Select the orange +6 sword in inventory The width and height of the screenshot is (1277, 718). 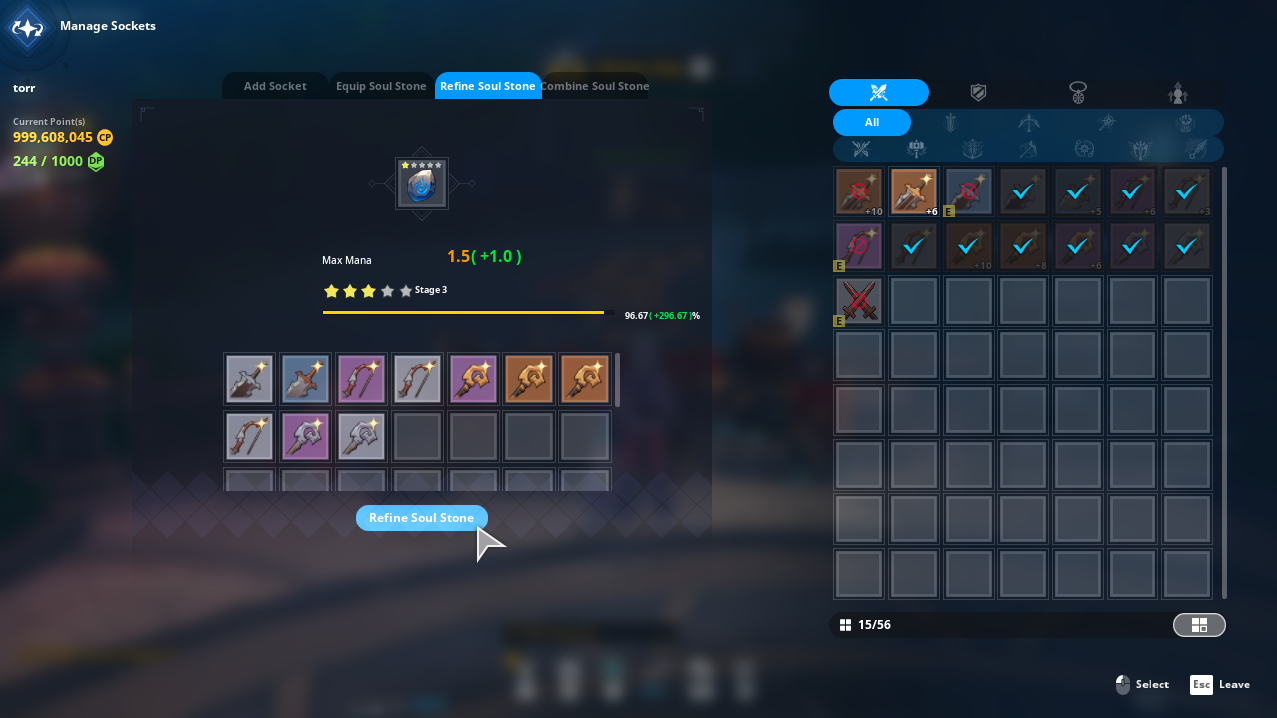tap(914, 192)
